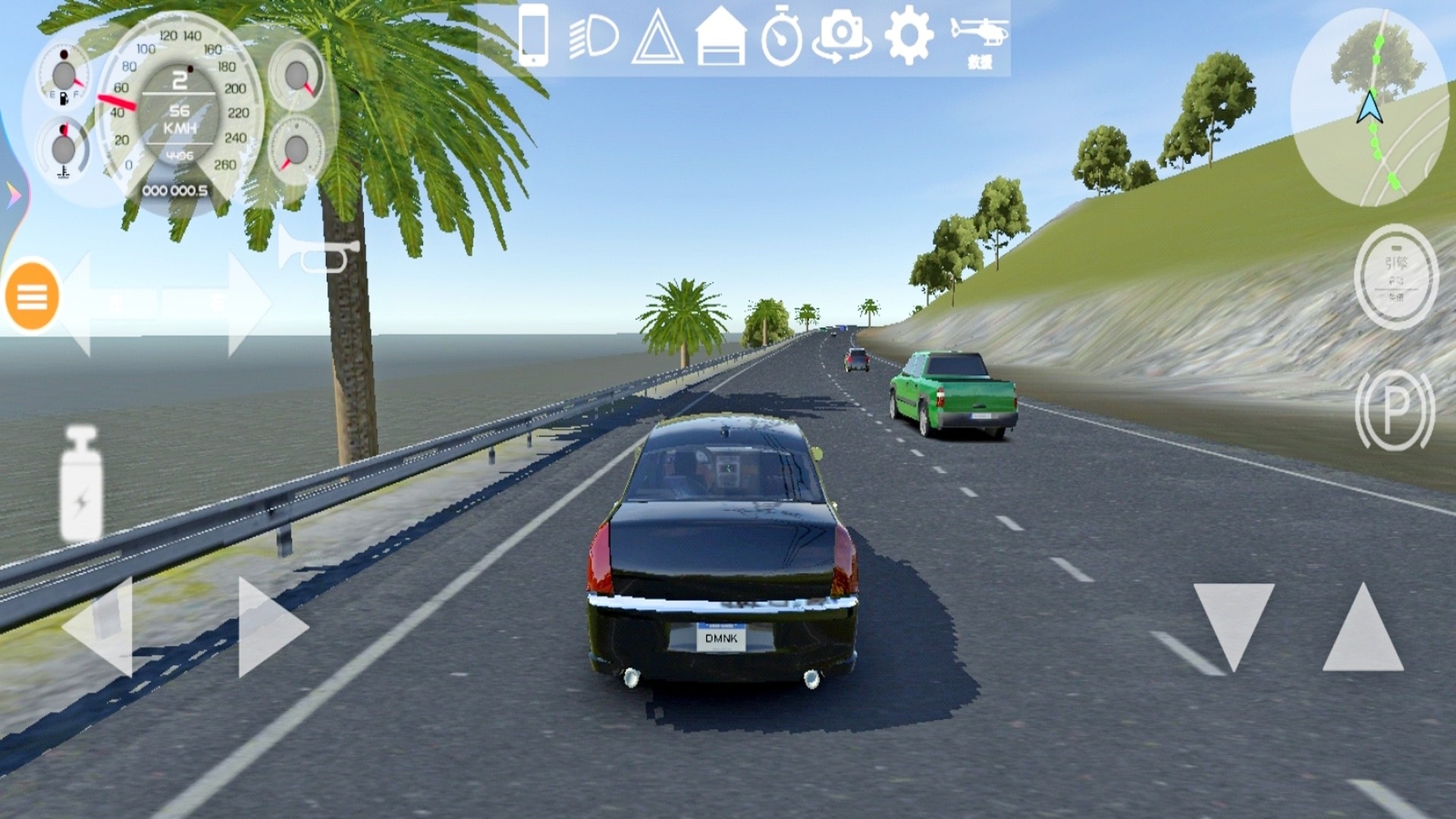The height and width of the screenshot is (819, 1456).
Task: Tap the engine start button
Action: pos(1395,278)
